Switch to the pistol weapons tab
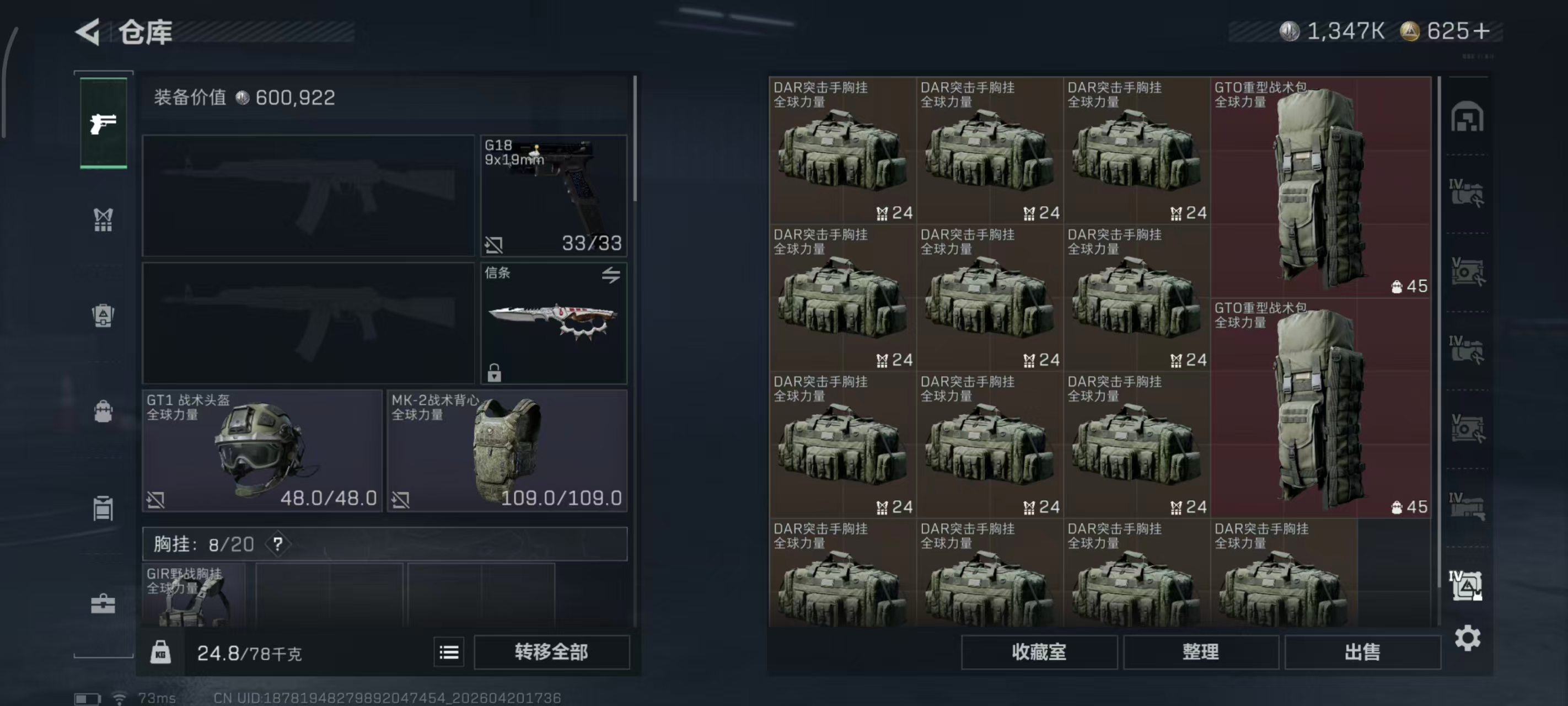 [x=104, y=124]
